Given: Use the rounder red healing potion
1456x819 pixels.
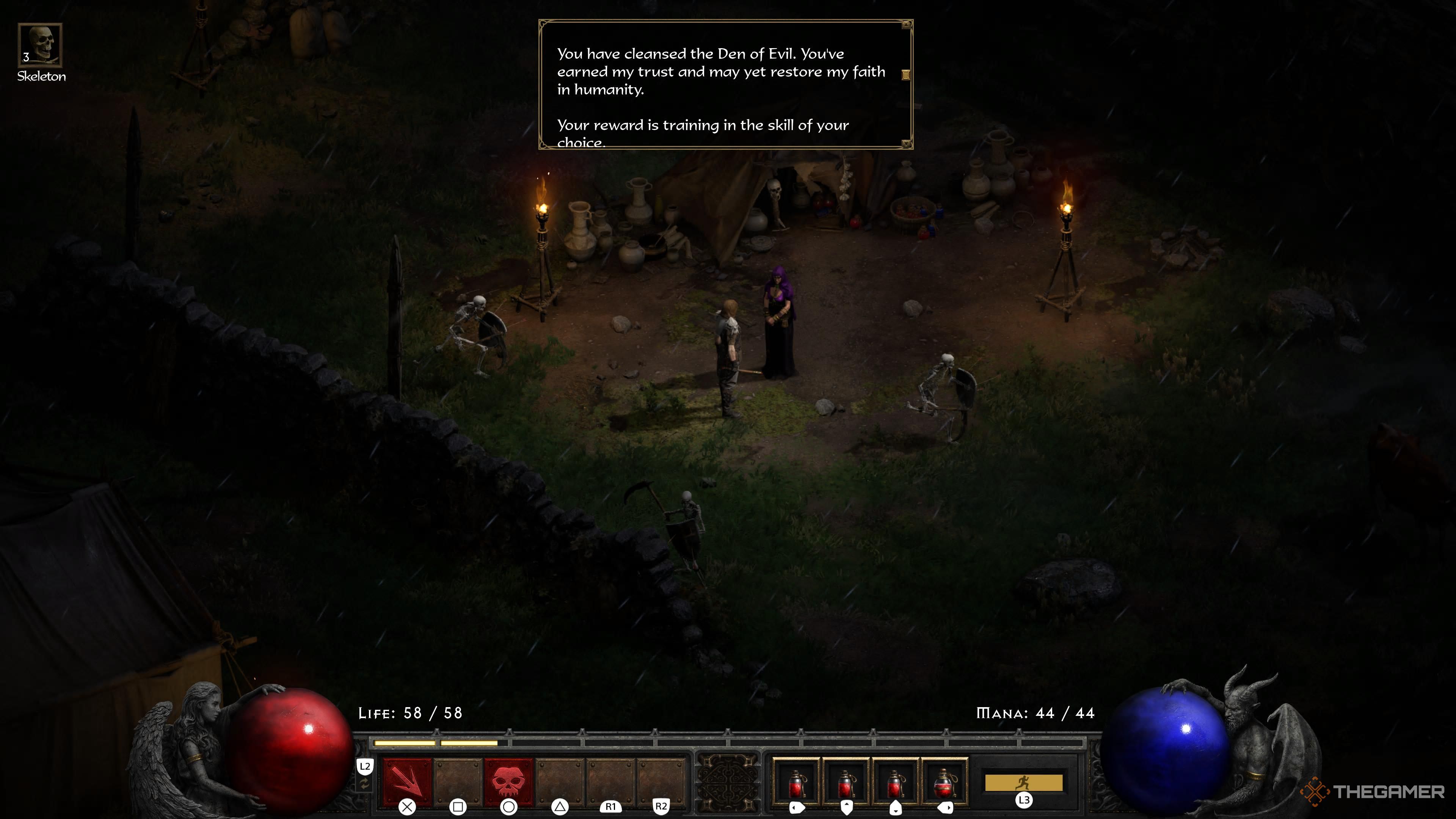Looking at the screenshot, I should pyautogui.click(x=945, y=783).
